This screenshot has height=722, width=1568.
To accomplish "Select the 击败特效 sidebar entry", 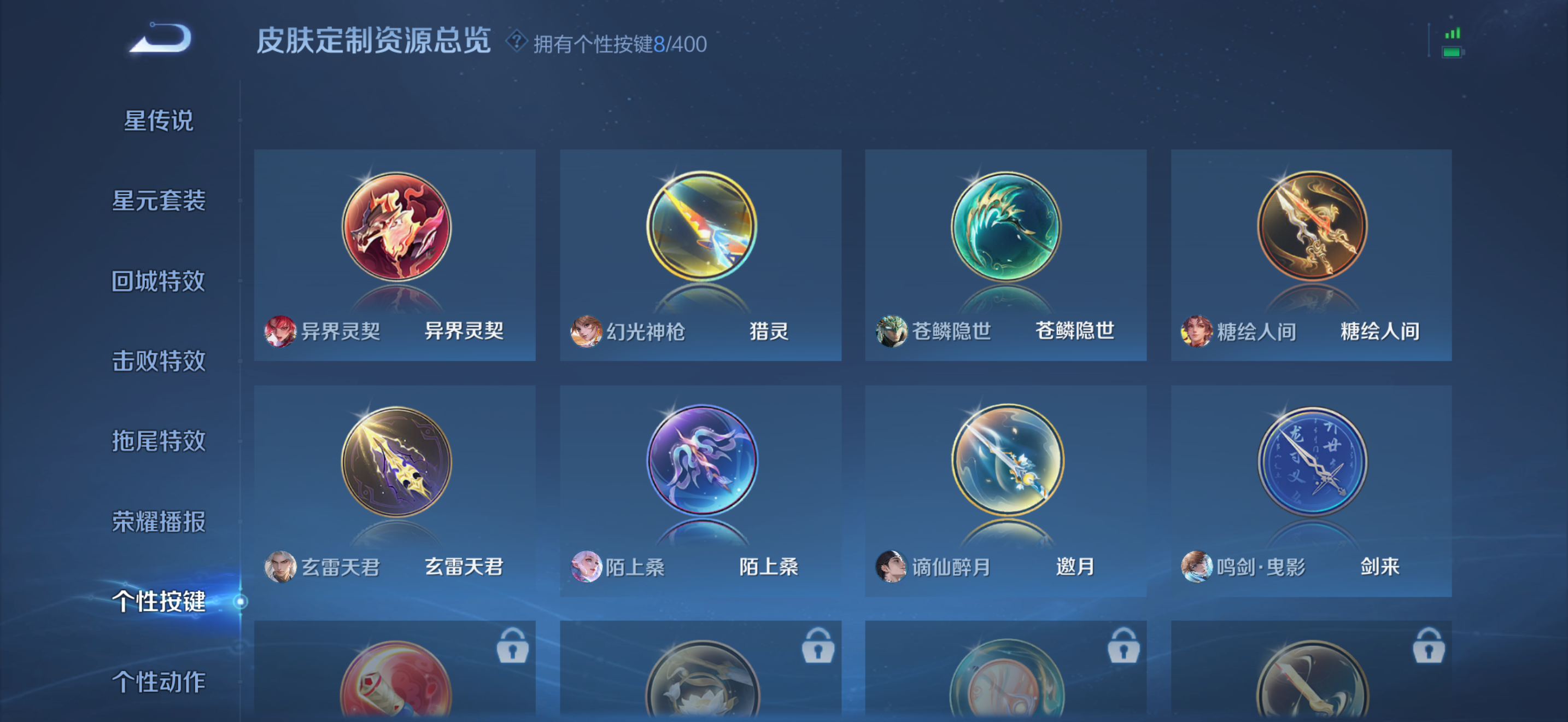I will pos(160,361).
